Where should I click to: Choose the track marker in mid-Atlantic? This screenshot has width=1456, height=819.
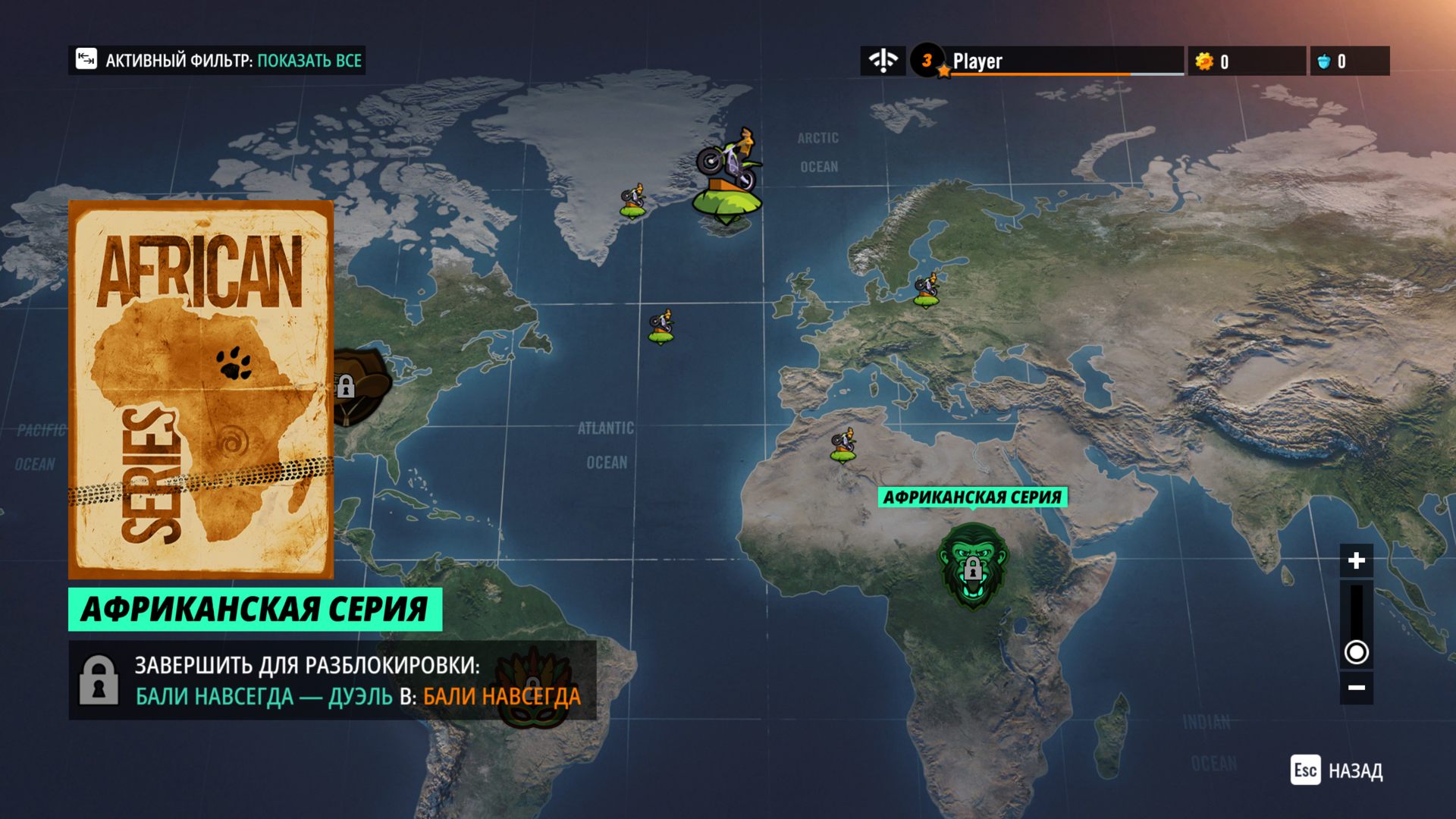coord(661,328)
